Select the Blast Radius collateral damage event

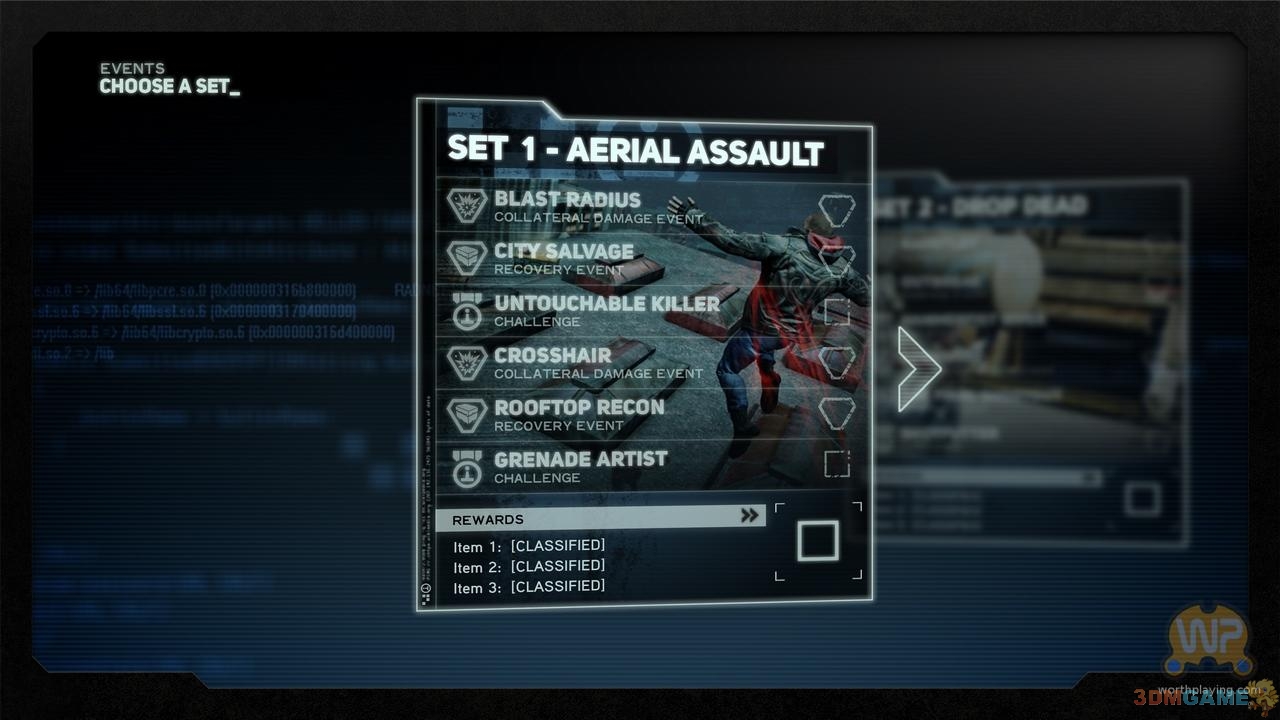coord(598,207)
